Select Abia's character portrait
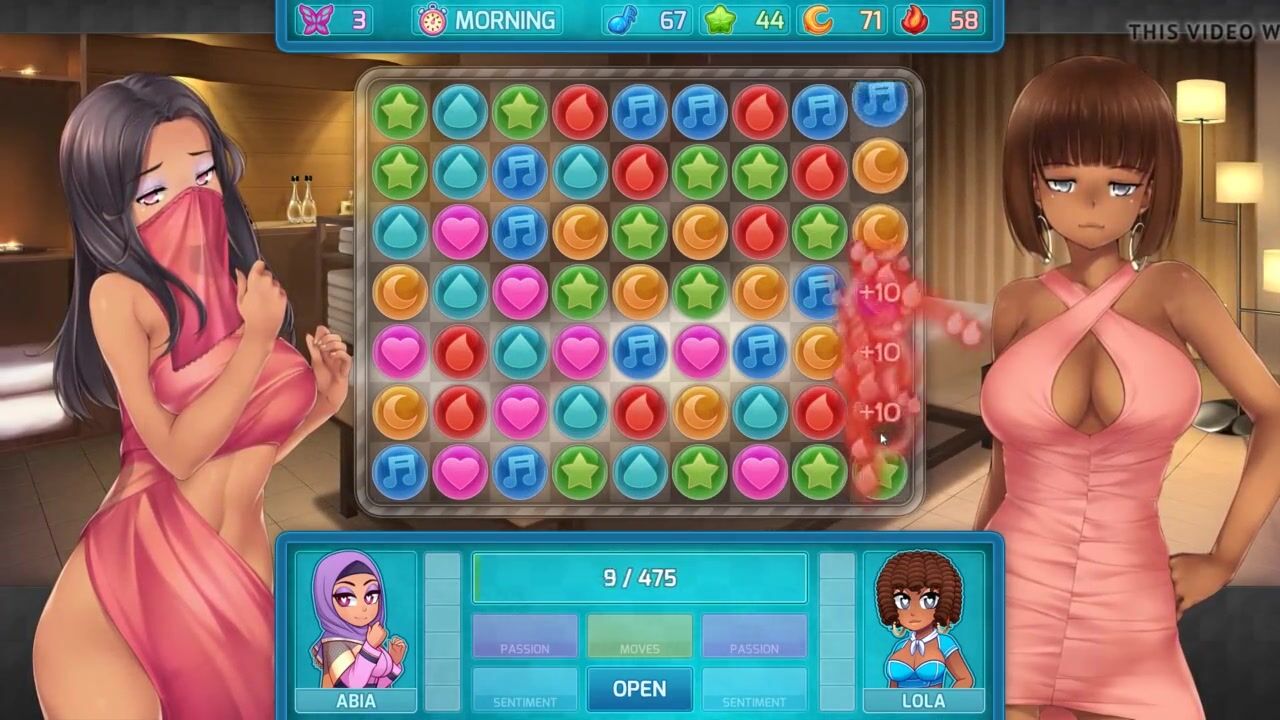The image size is (1280, 720). [356, 622]
